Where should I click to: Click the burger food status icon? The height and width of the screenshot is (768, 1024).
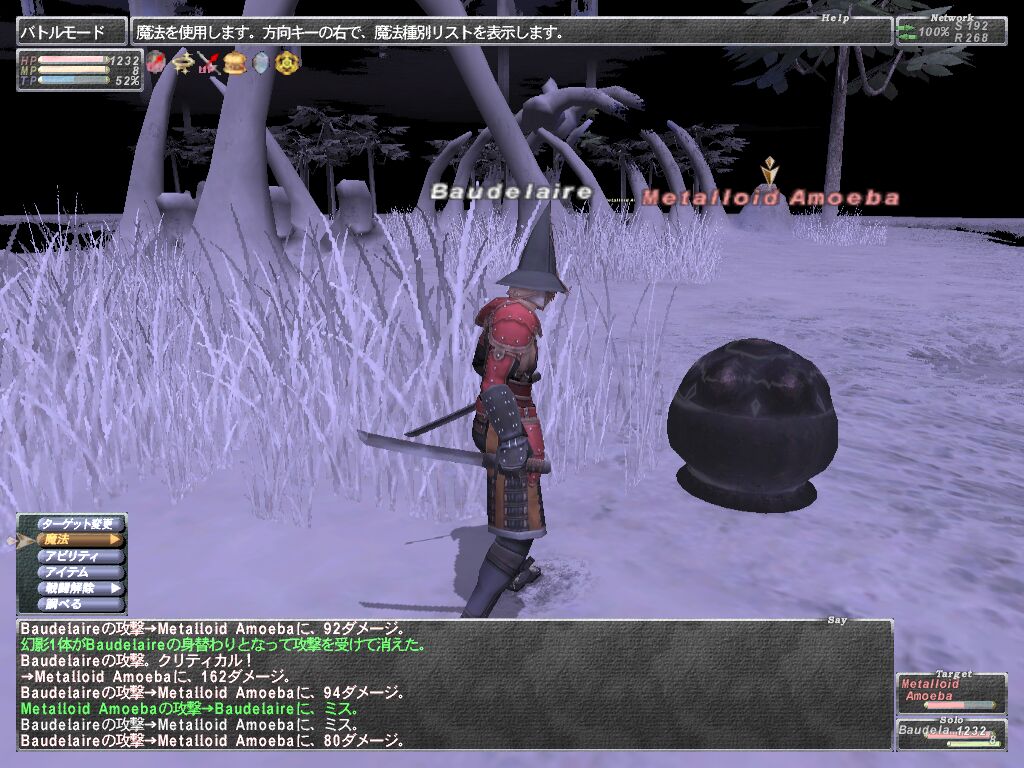[x=235, y=63]
